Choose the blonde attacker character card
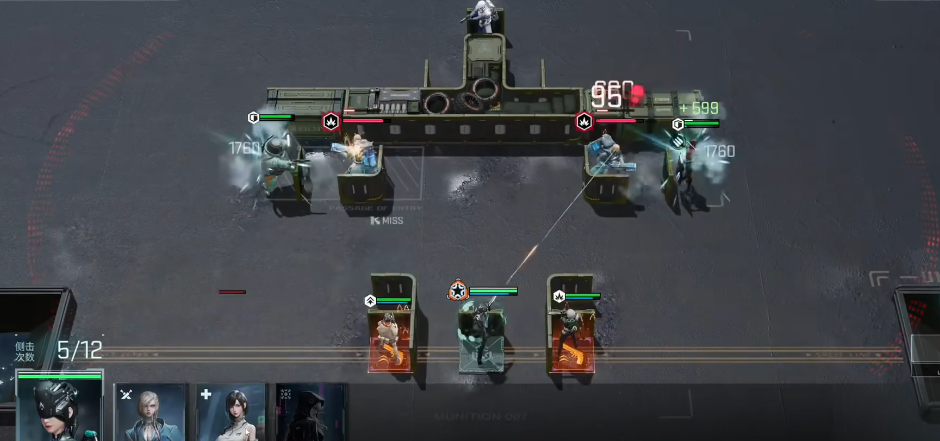Screen dimensions: 940x441 (x=151, y=412)
